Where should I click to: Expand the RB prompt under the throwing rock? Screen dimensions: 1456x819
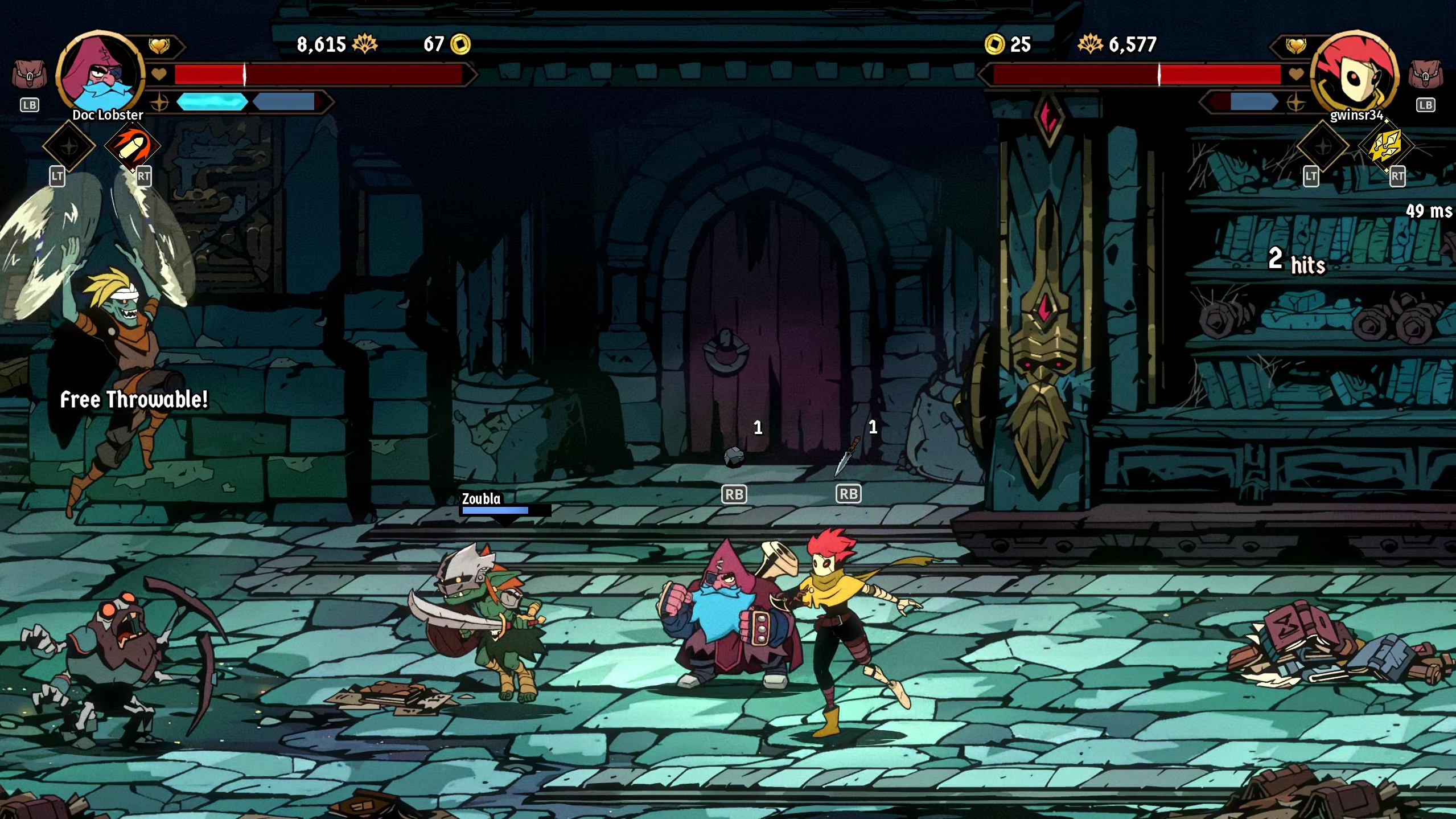734,494
